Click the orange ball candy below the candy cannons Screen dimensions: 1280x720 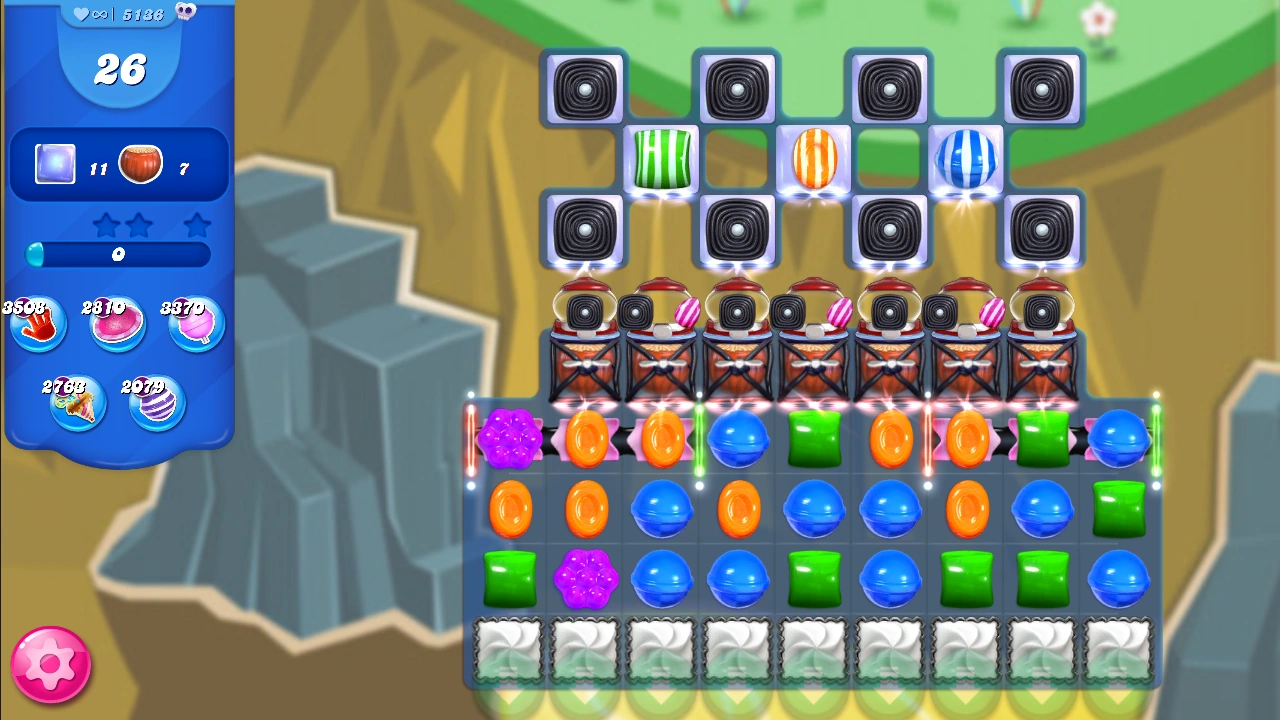(586, 441)
